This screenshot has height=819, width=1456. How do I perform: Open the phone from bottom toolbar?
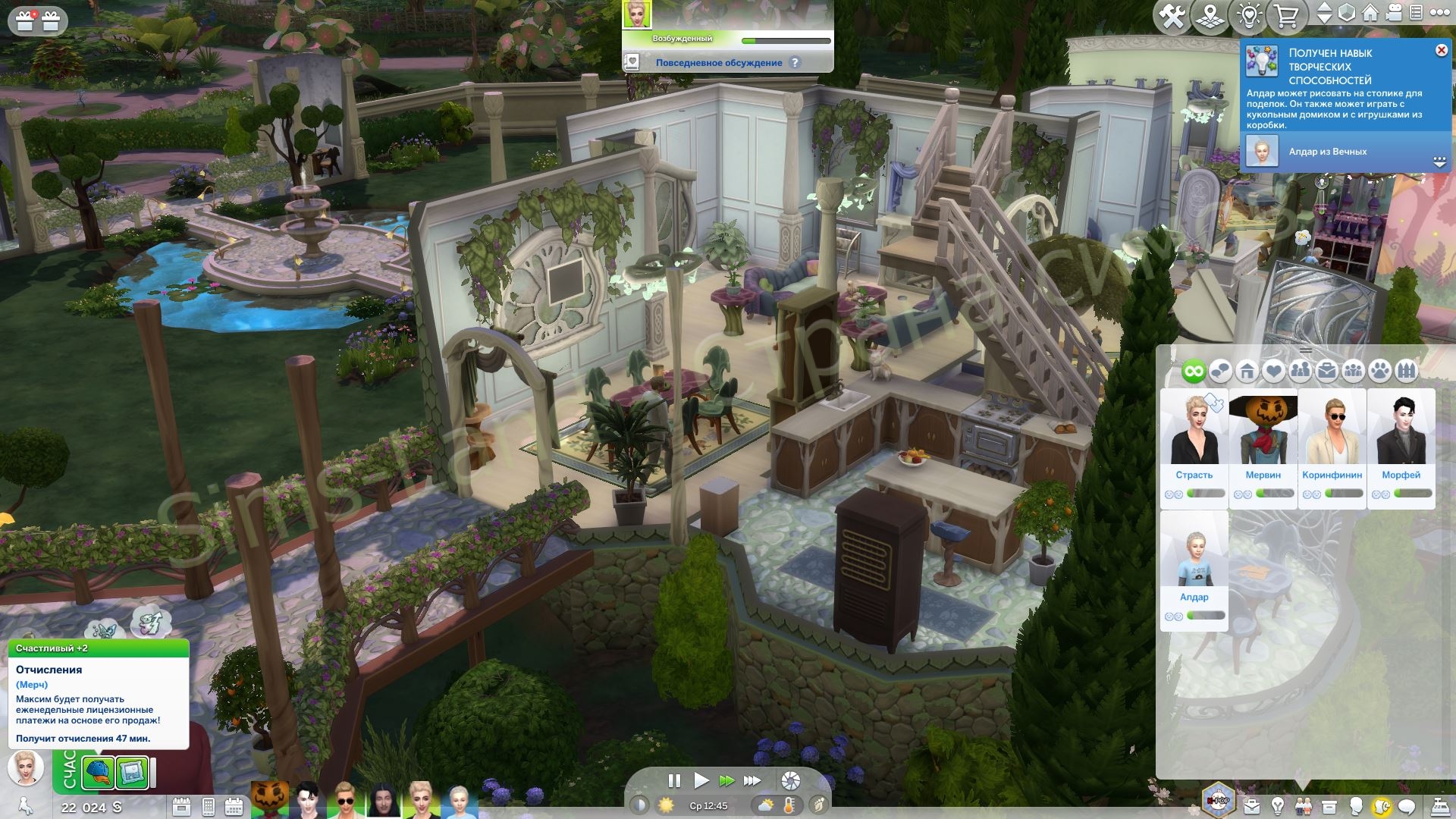pos(208,807)
